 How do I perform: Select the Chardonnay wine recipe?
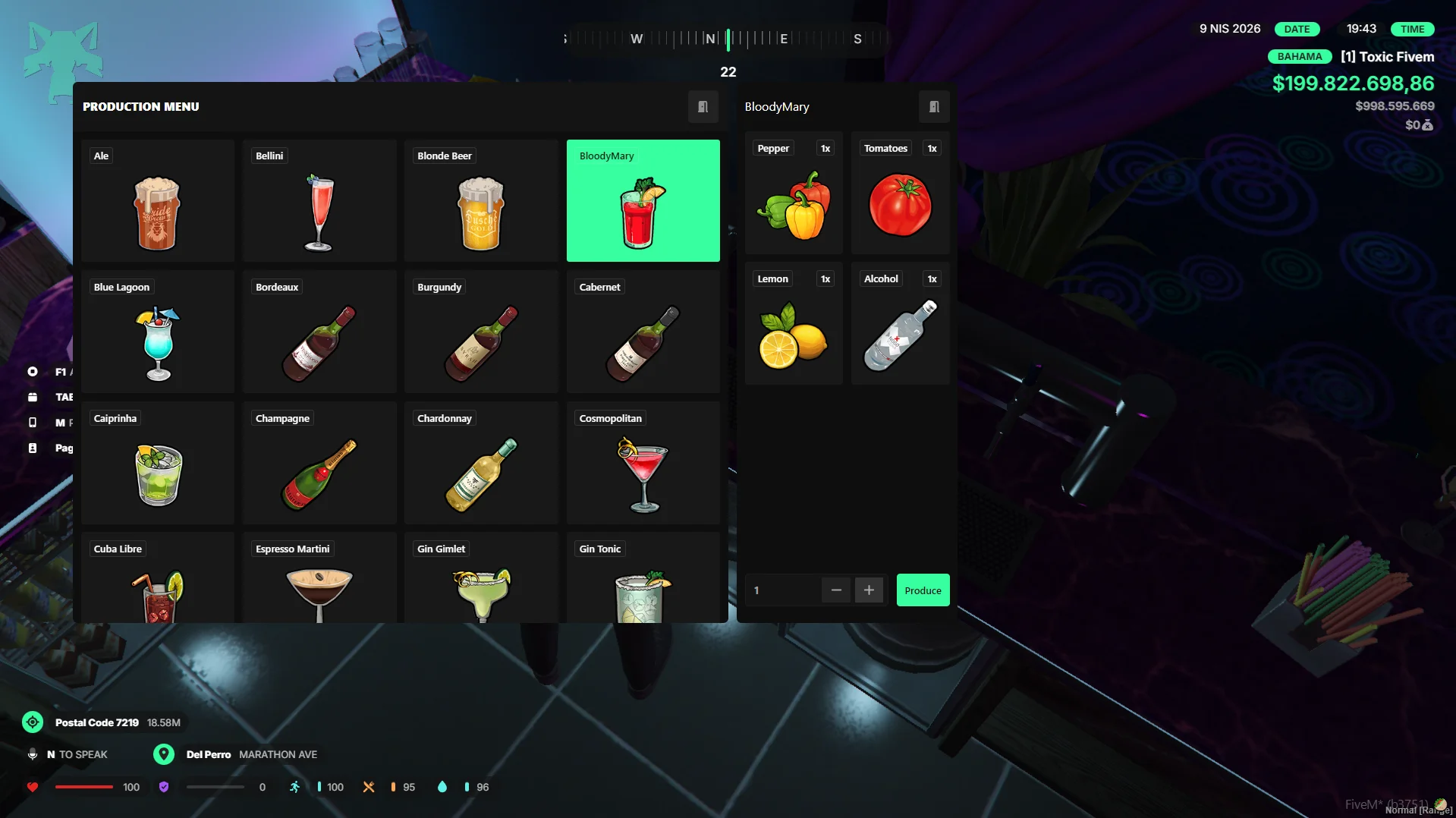(481, 464)
